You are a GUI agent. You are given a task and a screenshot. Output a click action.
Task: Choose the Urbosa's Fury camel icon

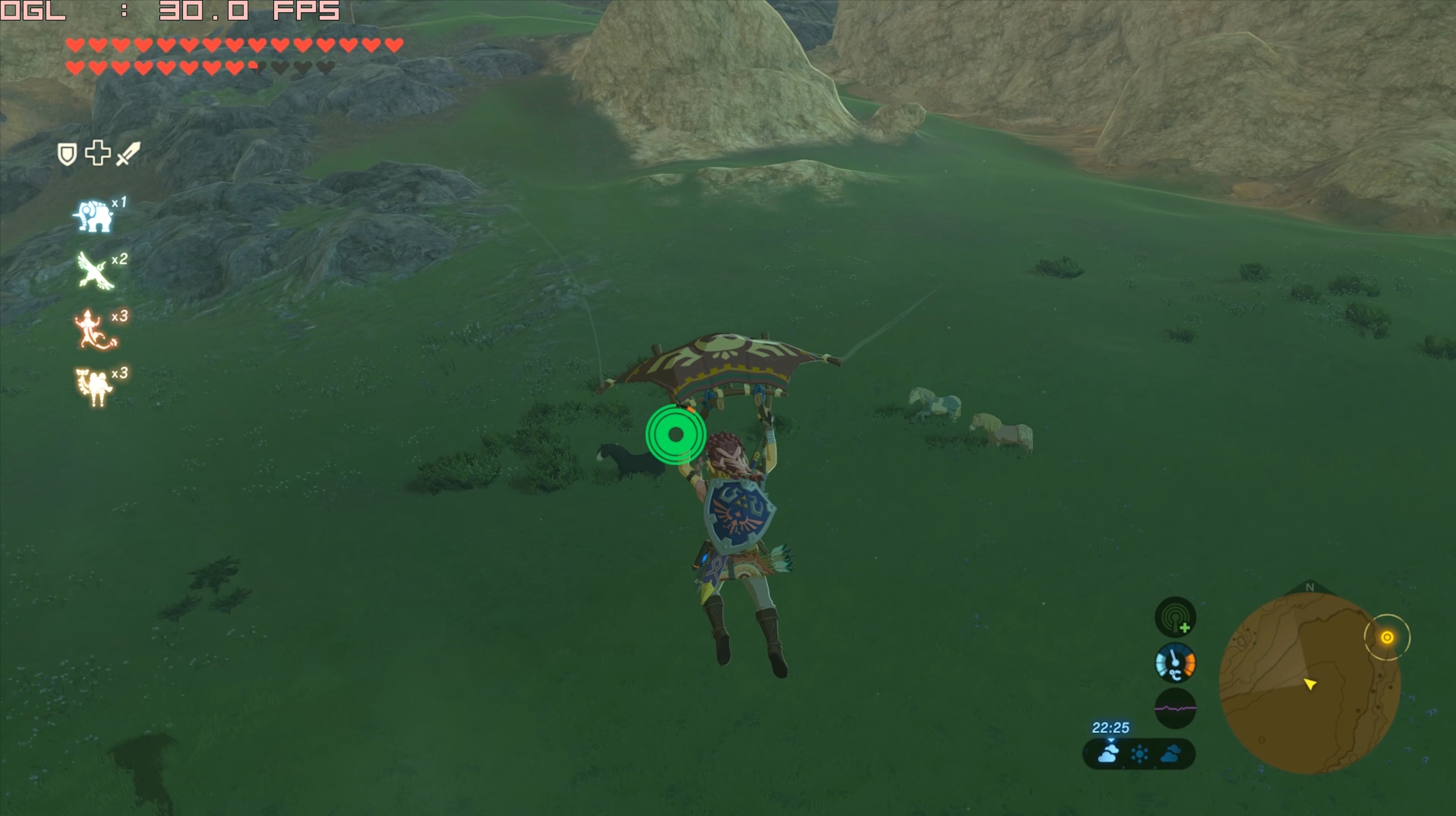coord(93,387)
